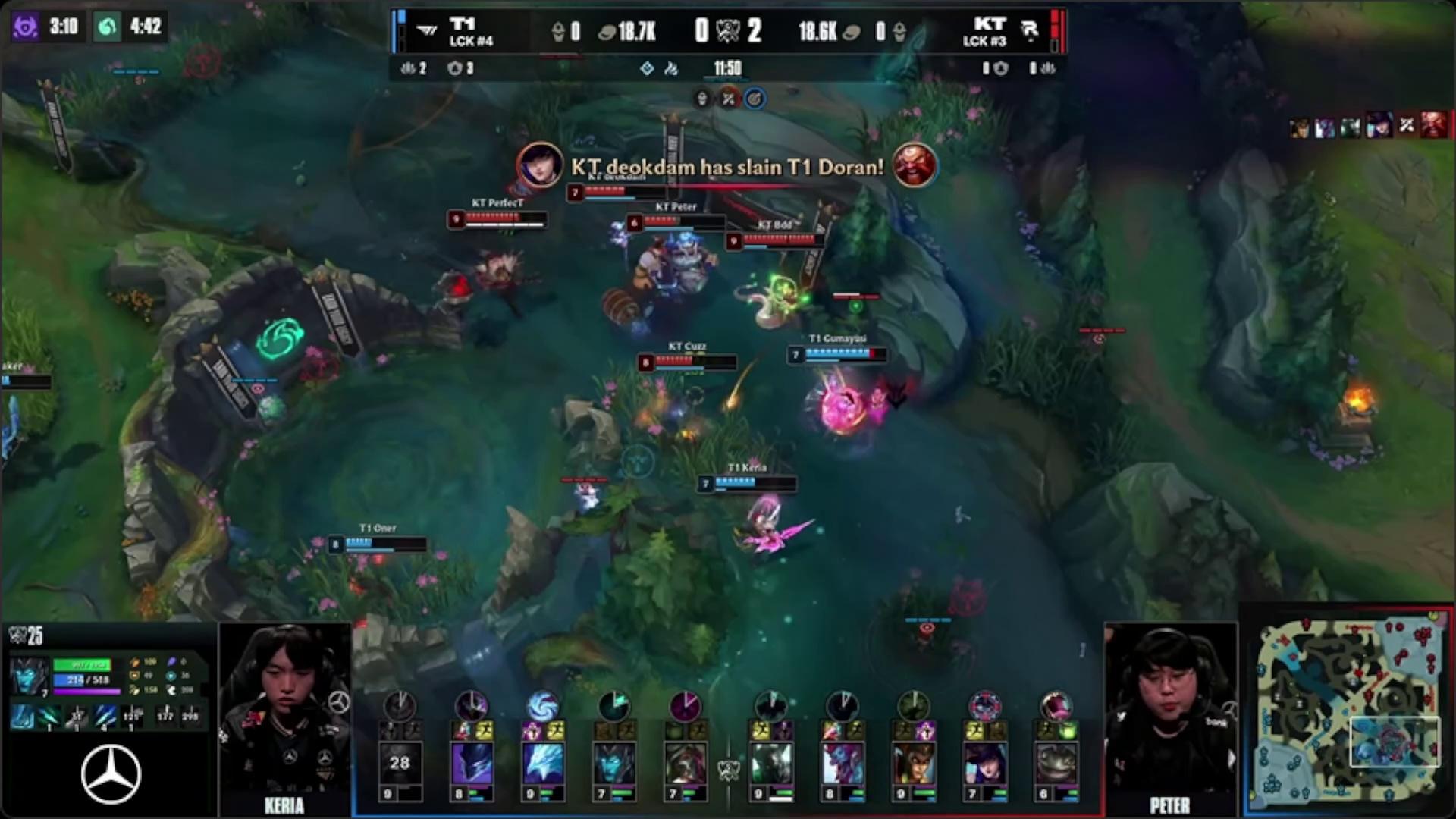Select the Kalista portrait in the bottom scoreboard
1456x819 pixels.
coord(614,762)
